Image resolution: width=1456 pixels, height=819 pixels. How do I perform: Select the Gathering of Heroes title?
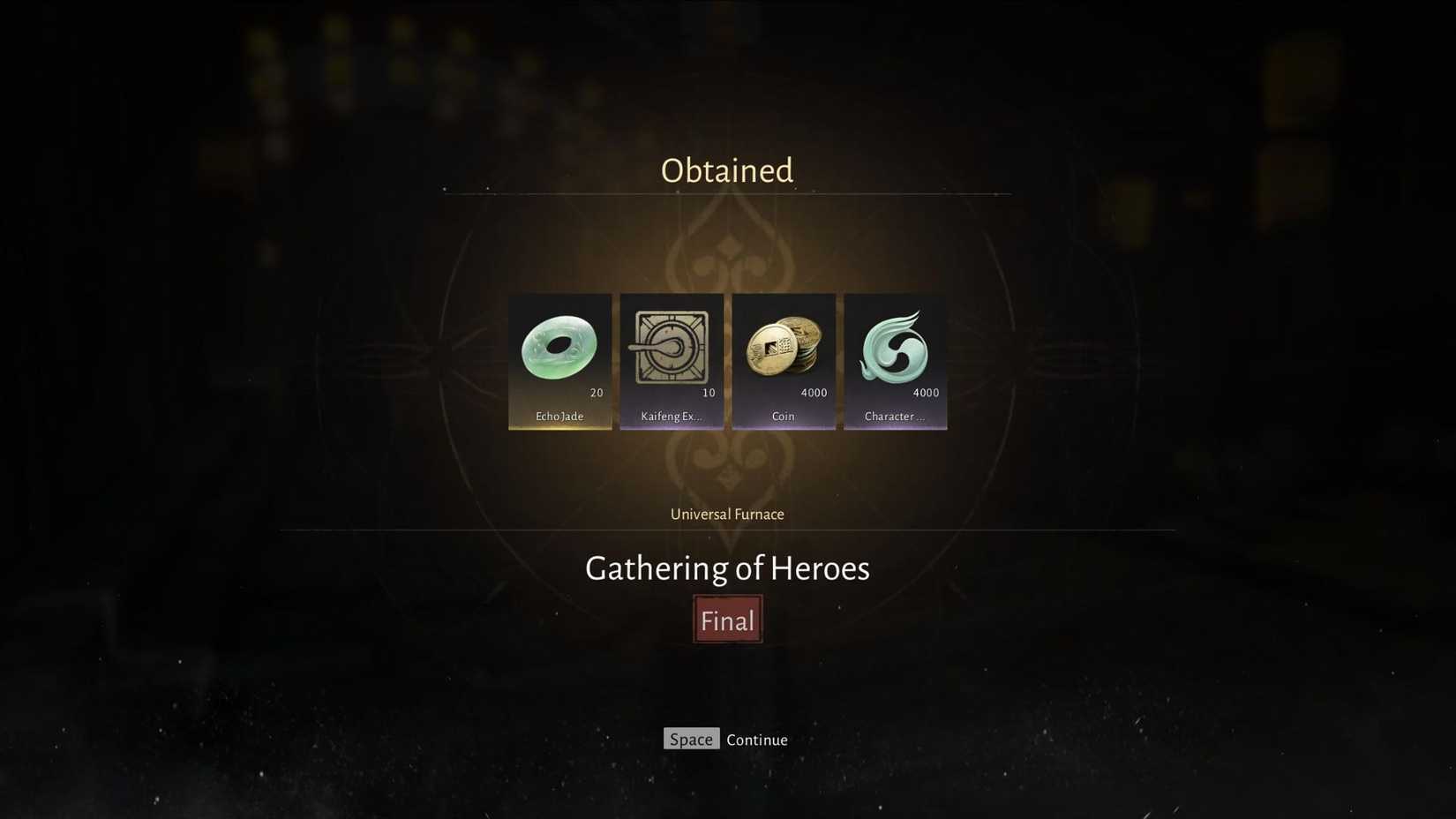[727, 568]
